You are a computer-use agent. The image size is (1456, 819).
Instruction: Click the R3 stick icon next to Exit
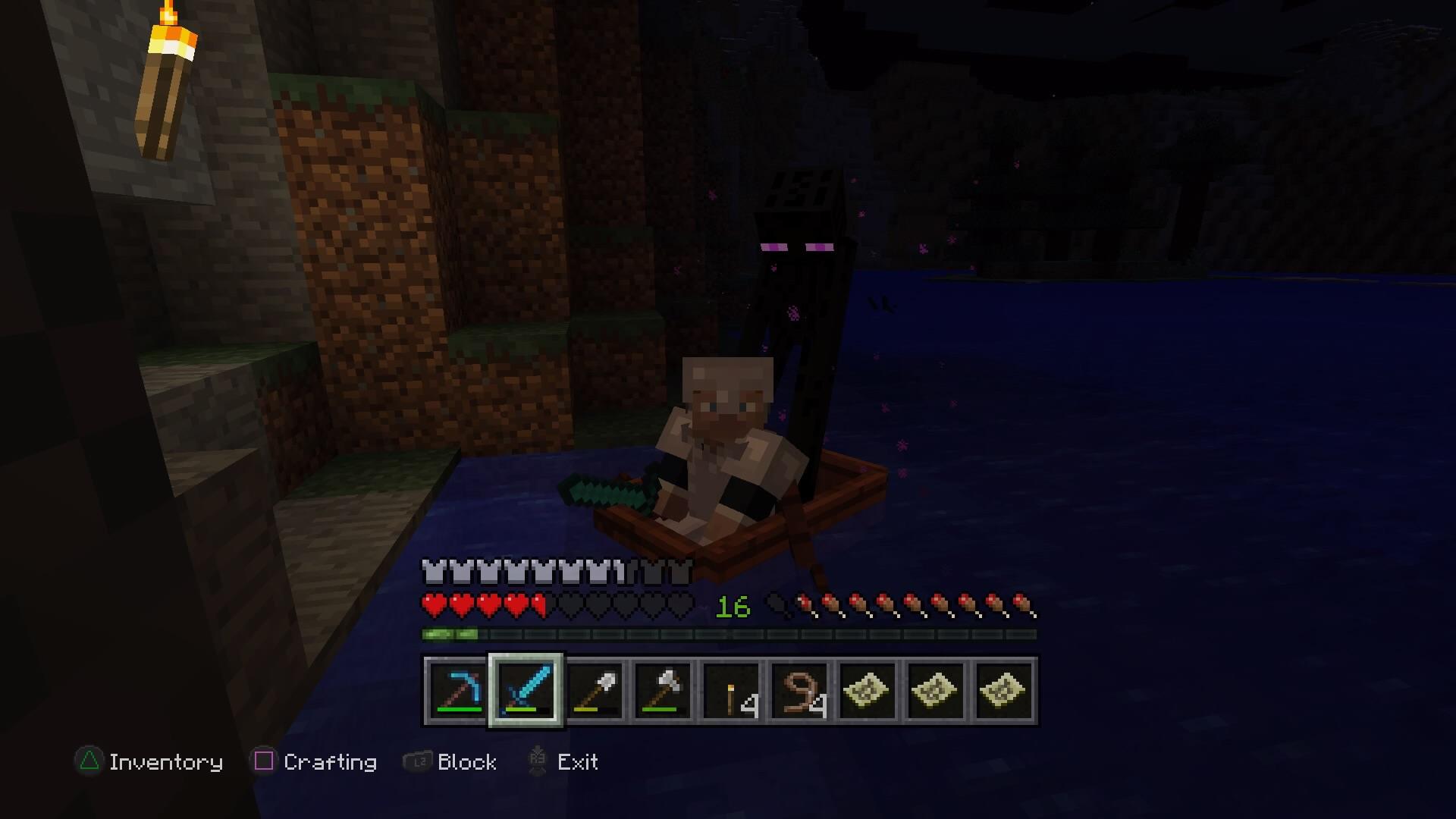[538, 761]
